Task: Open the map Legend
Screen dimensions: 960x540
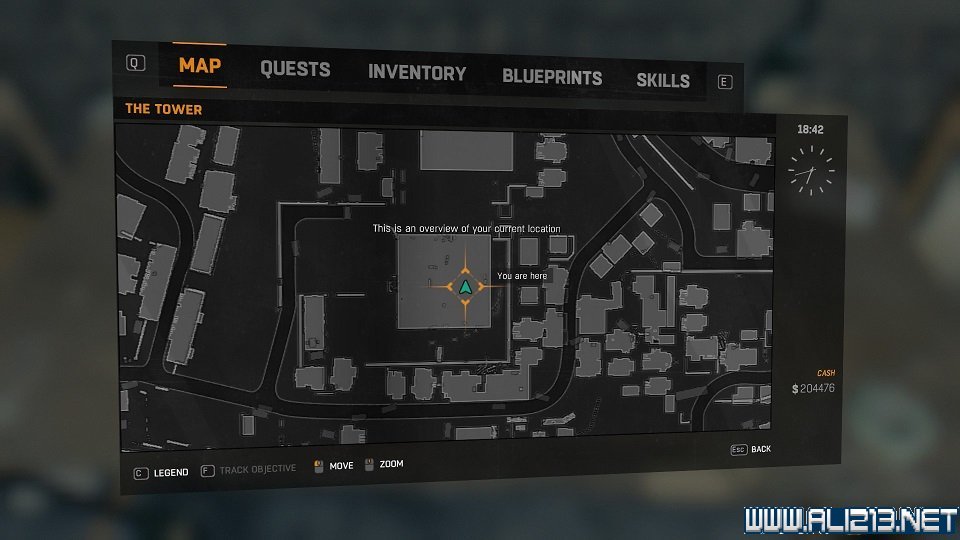Action: 161,472
